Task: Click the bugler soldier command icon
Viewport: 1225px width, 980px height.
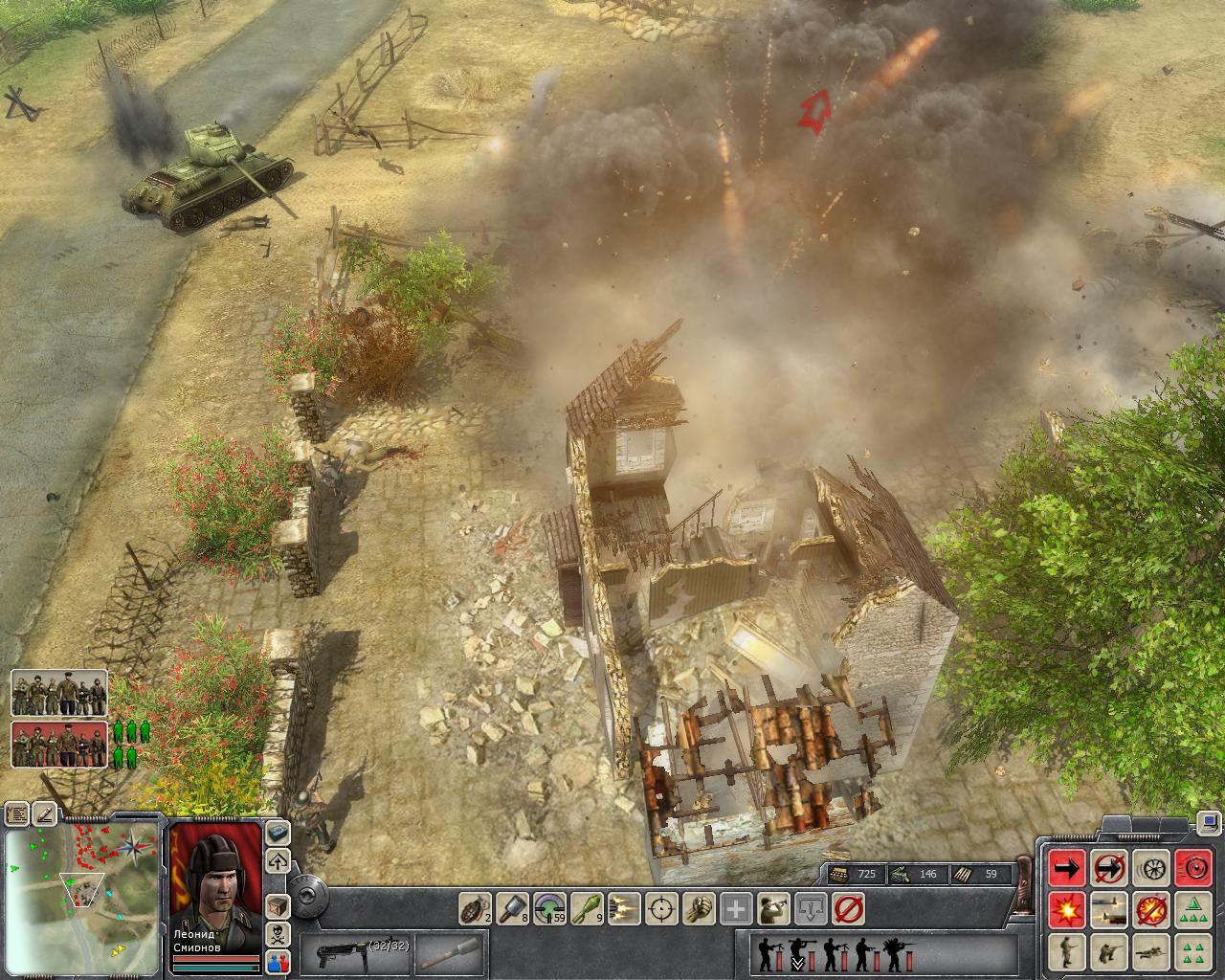Action: coord(773,905)
